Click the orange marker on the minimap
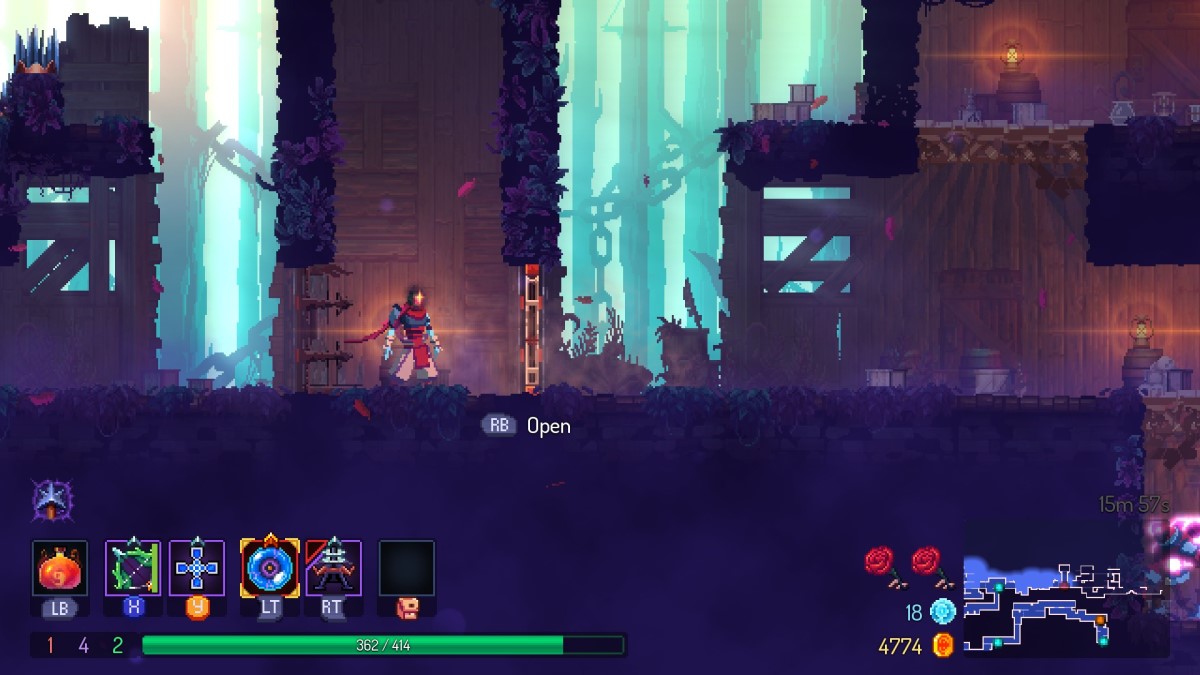This screenshot has height=675, width=1200. [x=1101, y=620]
